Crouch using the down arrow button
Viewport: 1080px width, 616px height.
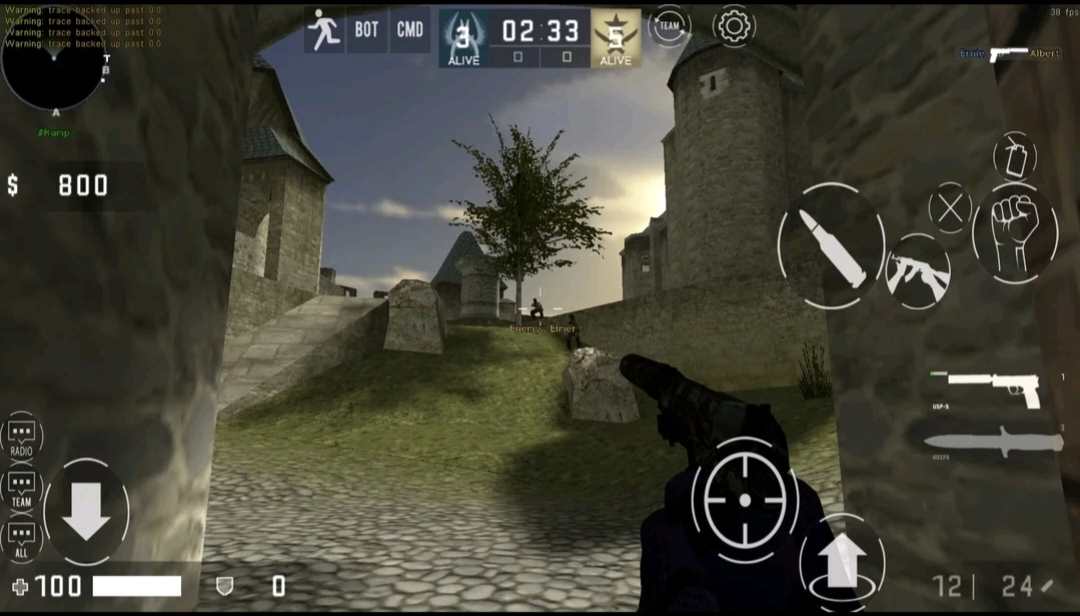coord(86,511)
